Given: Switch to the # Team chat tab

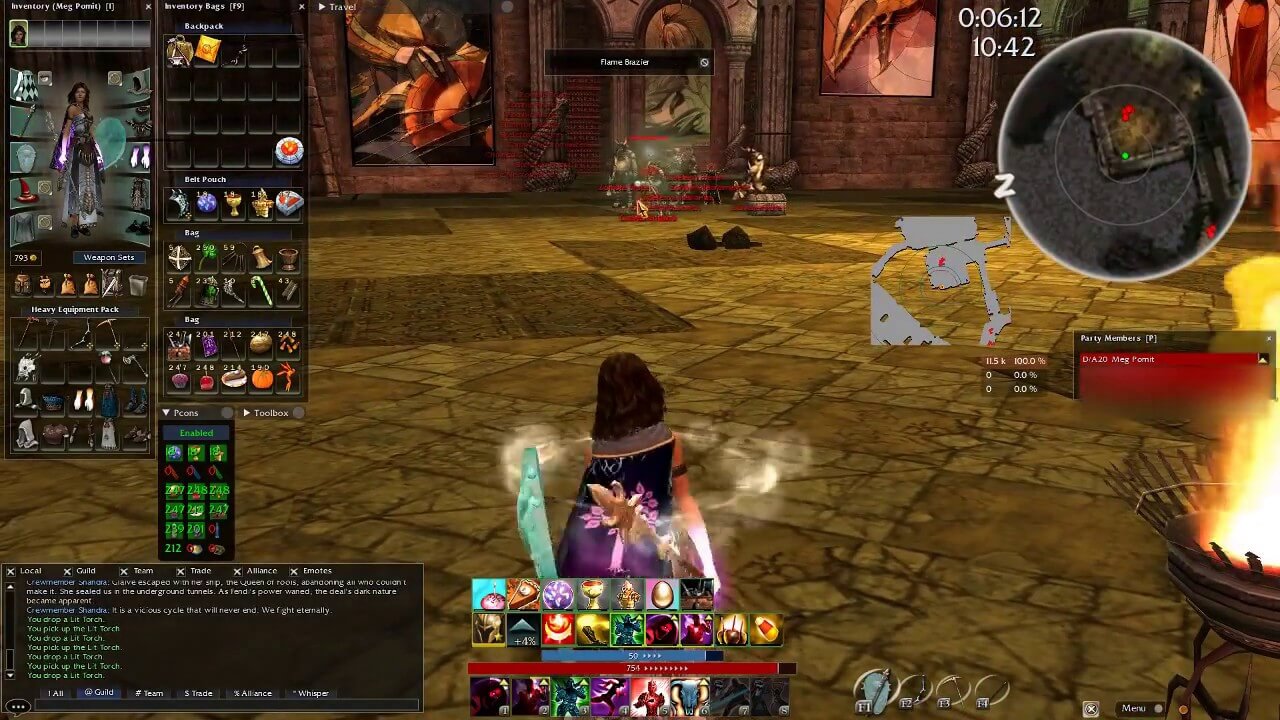Looking at the screenshot, I should [150, 693].
